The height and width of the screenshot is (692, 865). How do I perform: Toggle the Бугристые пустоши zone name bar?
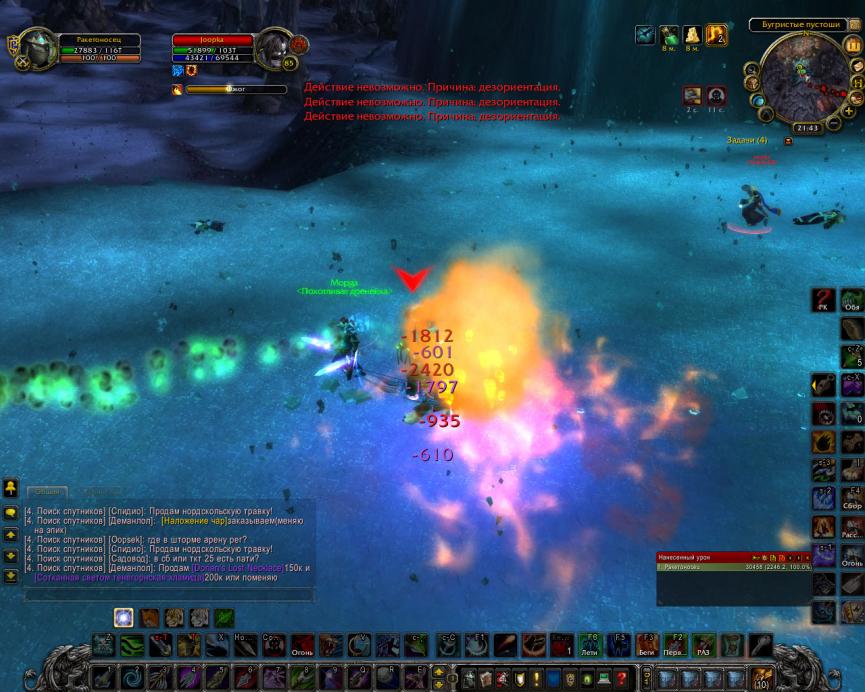[x=797, y=24]
